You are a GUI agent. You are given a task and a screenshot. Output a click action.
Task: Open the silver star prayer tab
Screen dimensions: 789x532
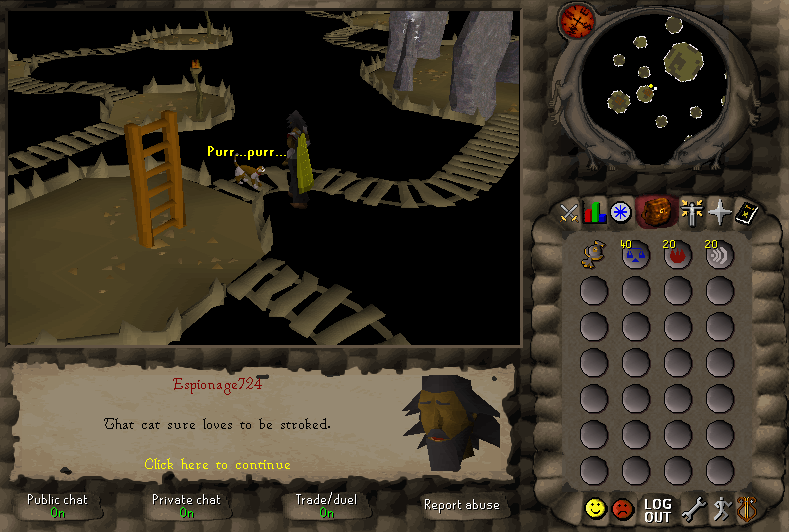click(719, 212)
